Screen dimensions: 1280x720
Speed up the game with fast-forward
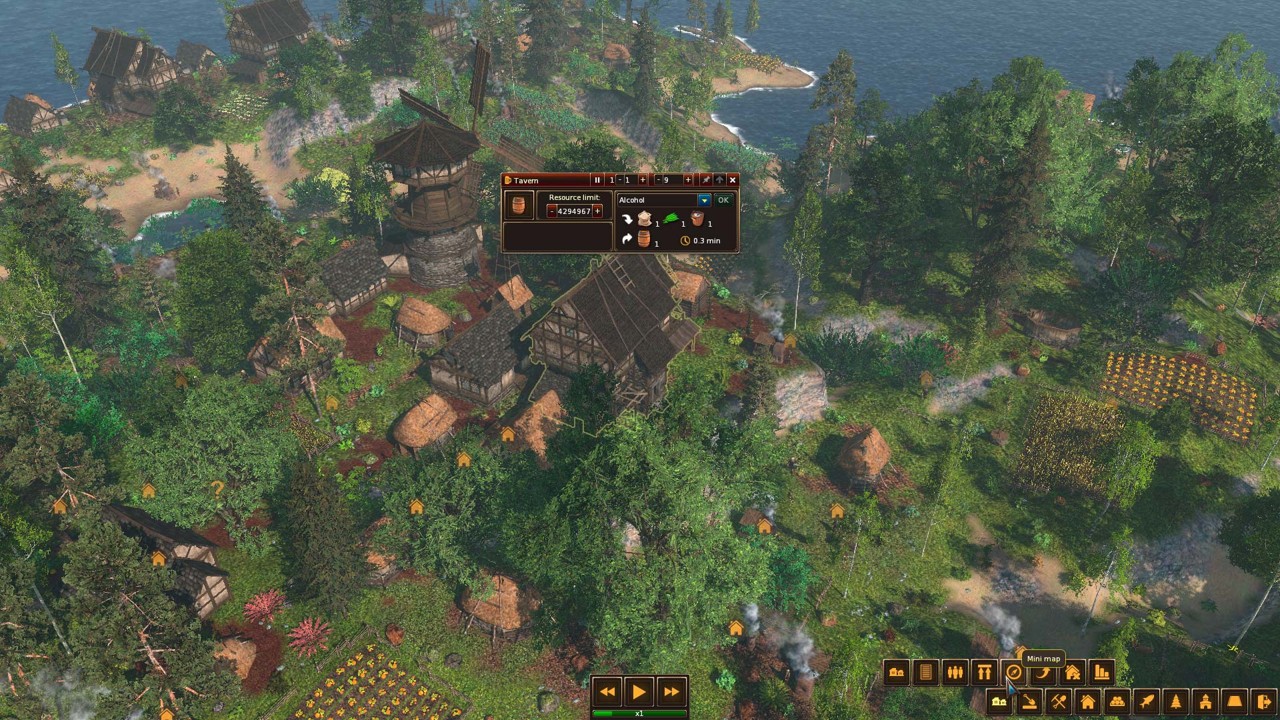(671, 691)
